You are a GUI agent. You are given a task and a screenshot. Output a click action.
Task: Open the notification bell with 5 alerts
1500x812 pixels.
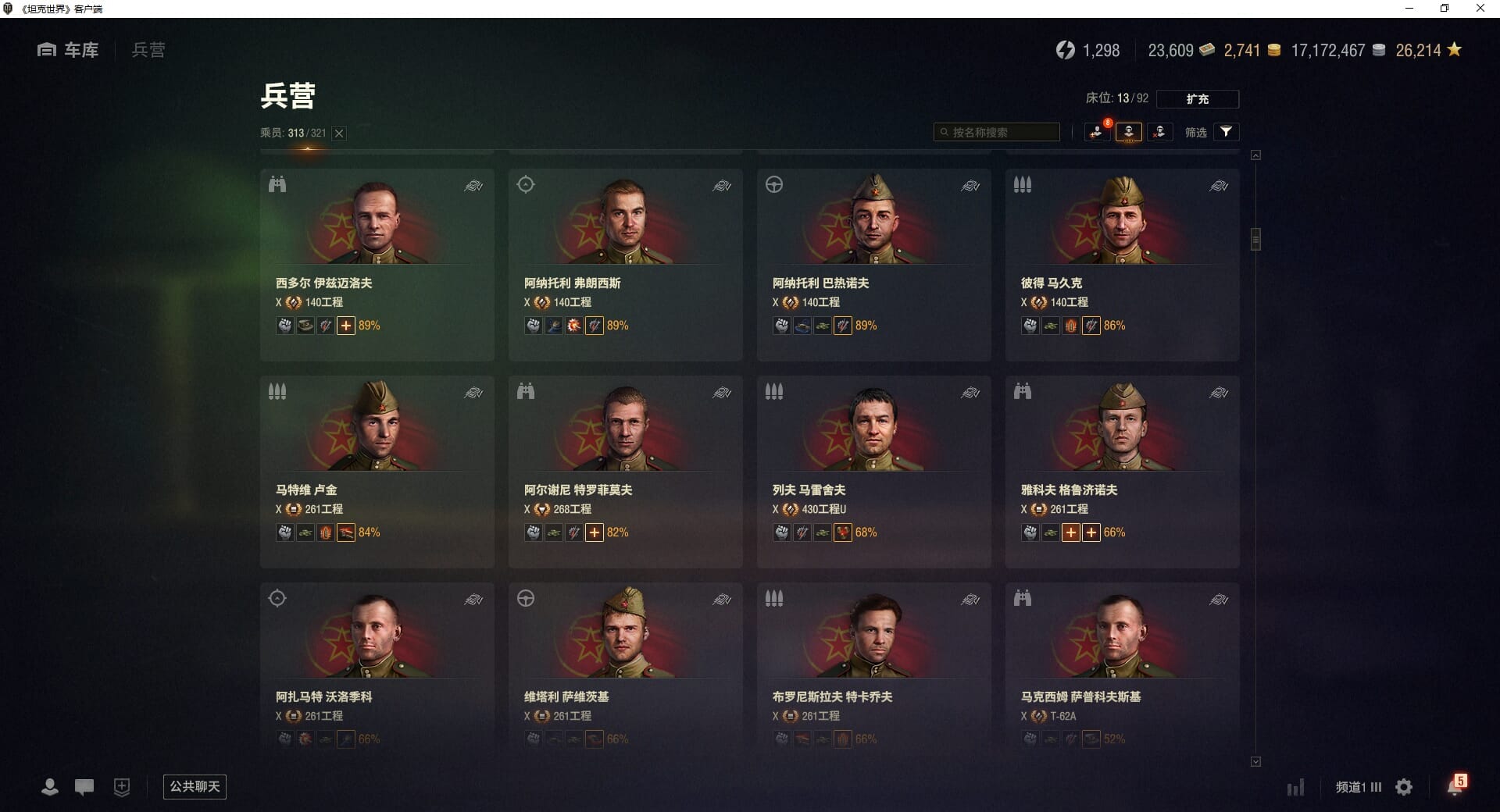[x=1455, y=786]
